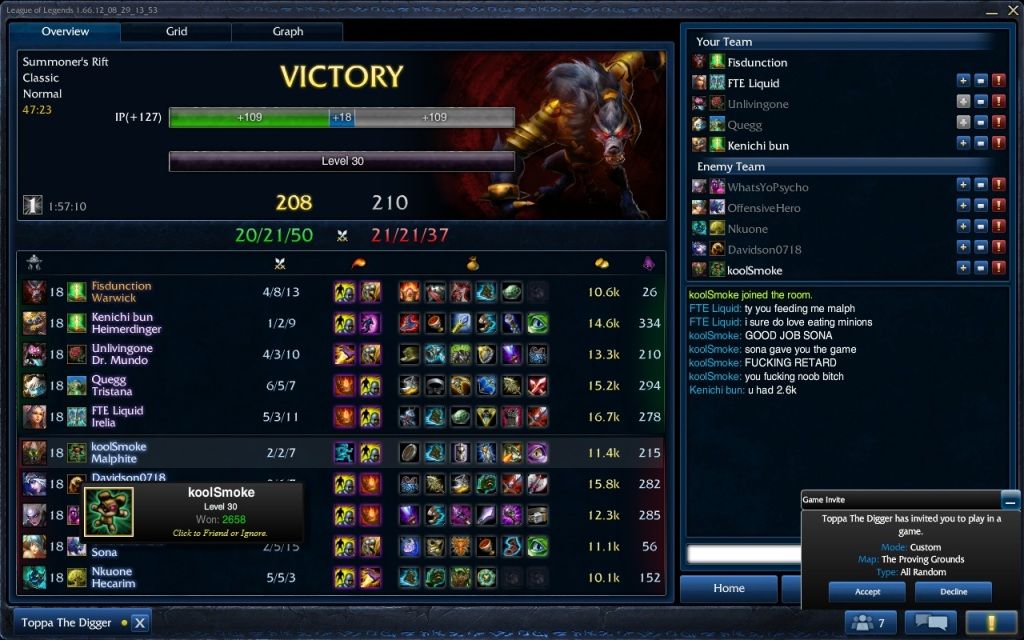The height and width of the screenshot is (640, 1024).
Task: Select the Nkuone Hecarim scoreboard row
Action: (x=340, y=577)
